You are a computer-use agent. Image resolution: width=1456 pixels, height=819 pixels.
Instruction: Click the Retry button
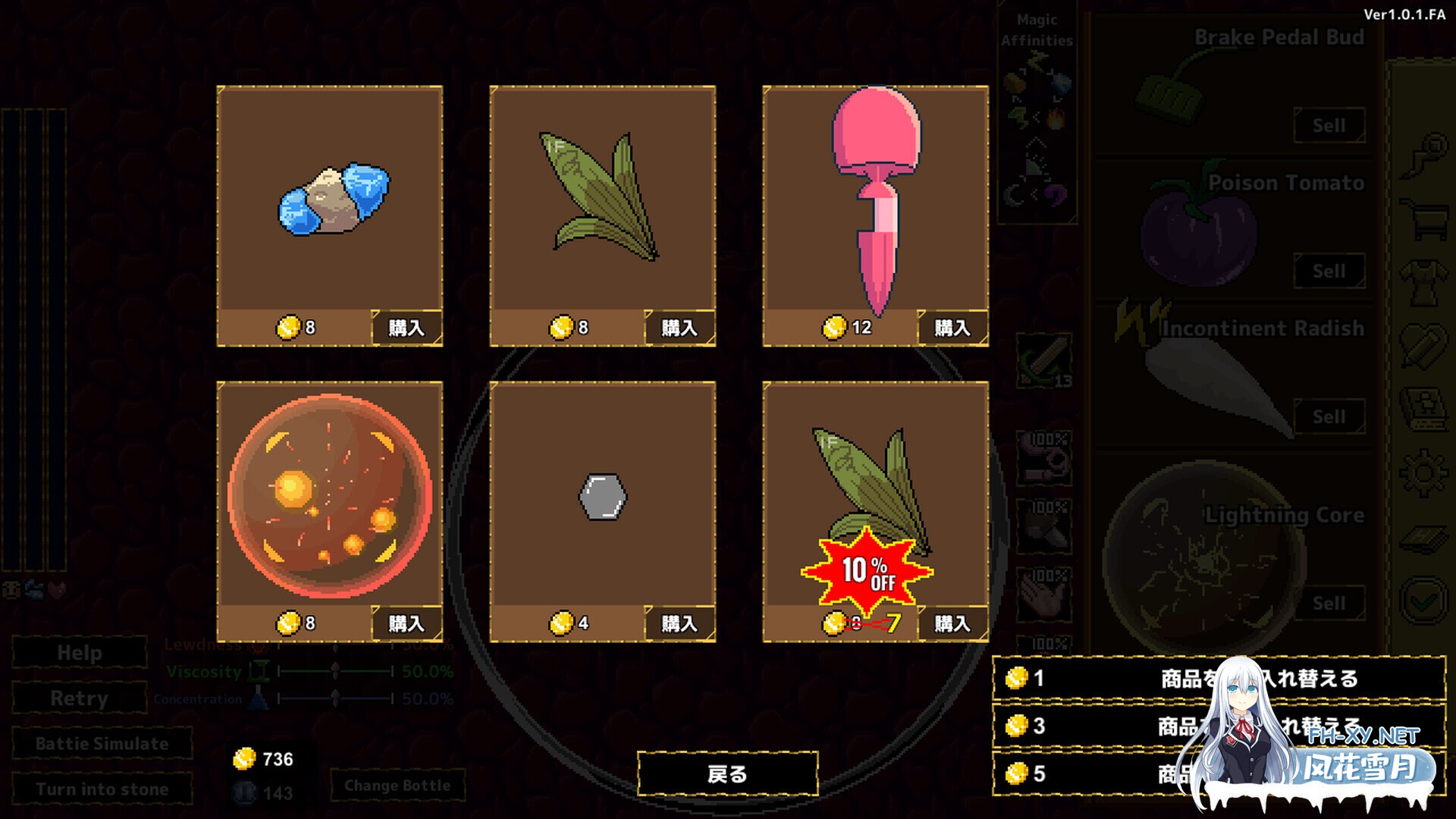(x=79, y=698)
